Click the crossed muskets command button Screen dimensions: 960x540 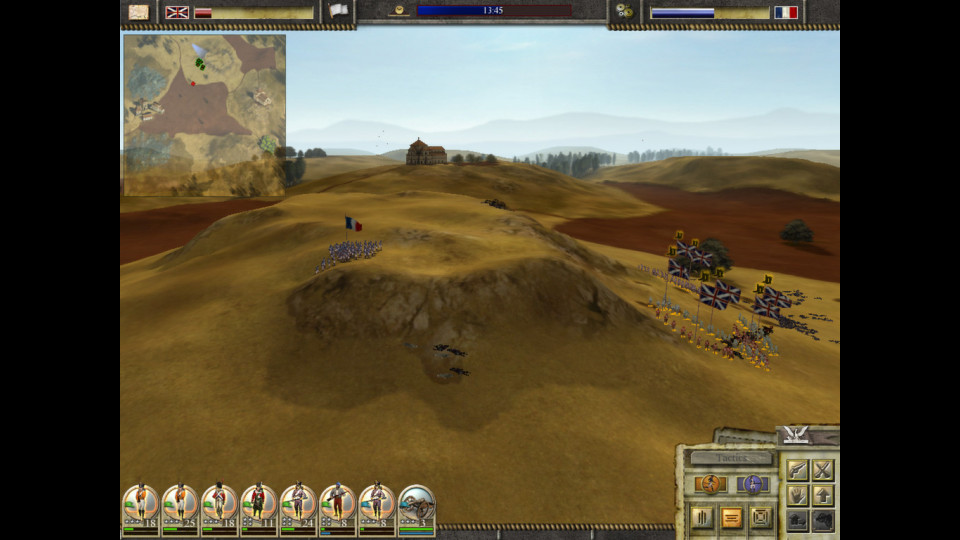click(823, 470)
